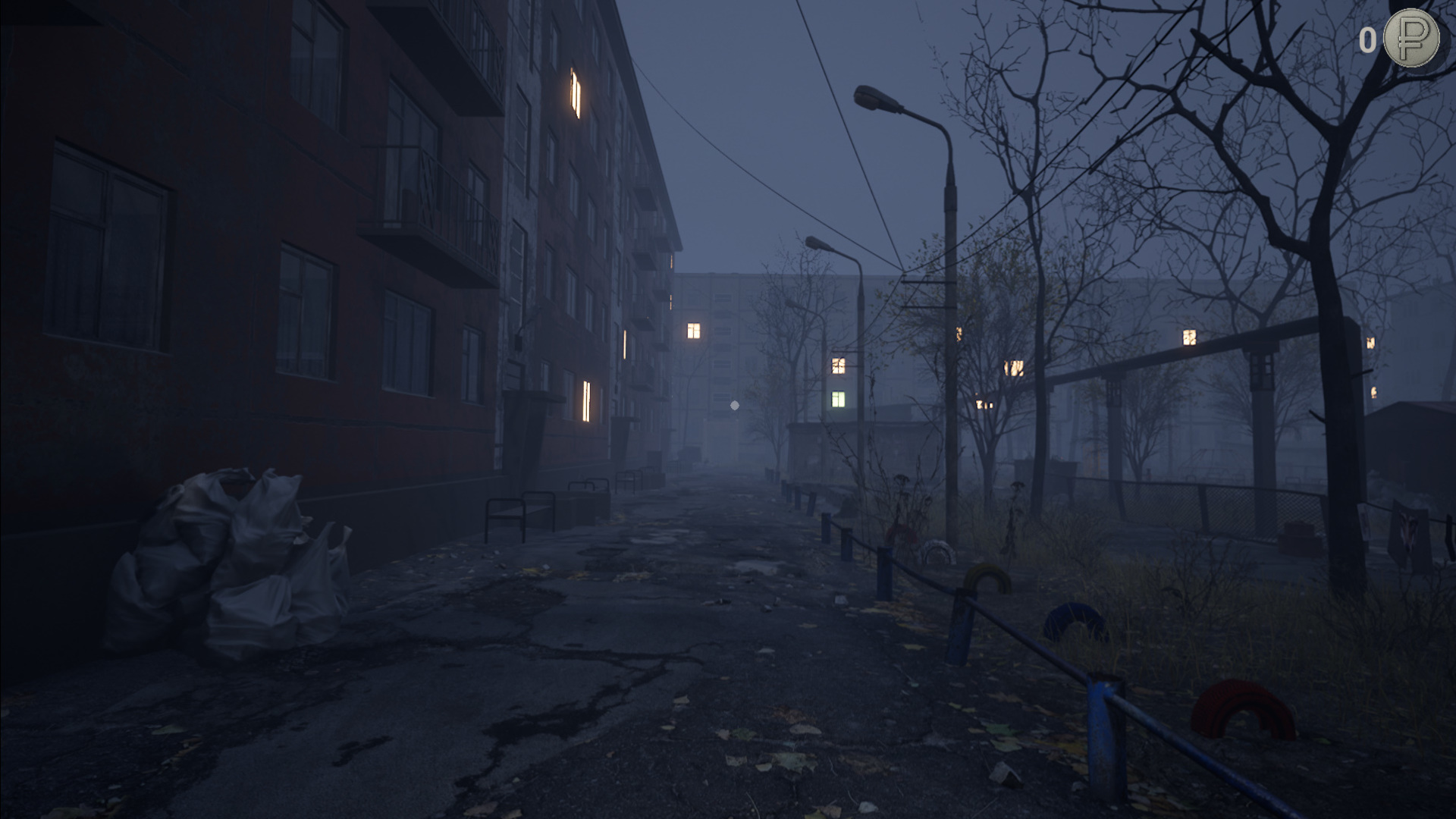1456x819 pixels.
Task: Click the lit orange window on the red building
Action: click(574, 91)
